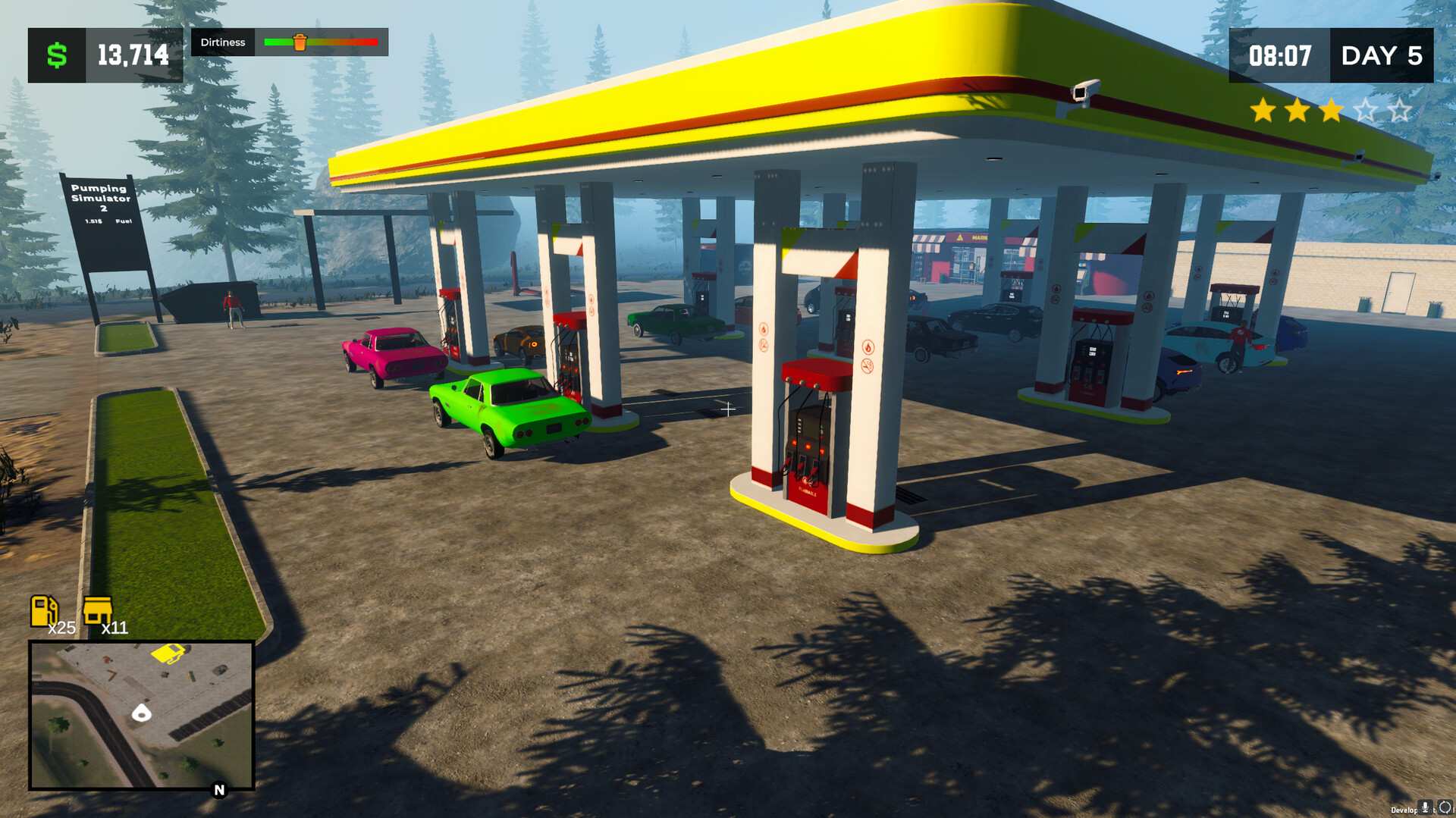Click the fifth unfilled rating star

(x=1402, y=111)
